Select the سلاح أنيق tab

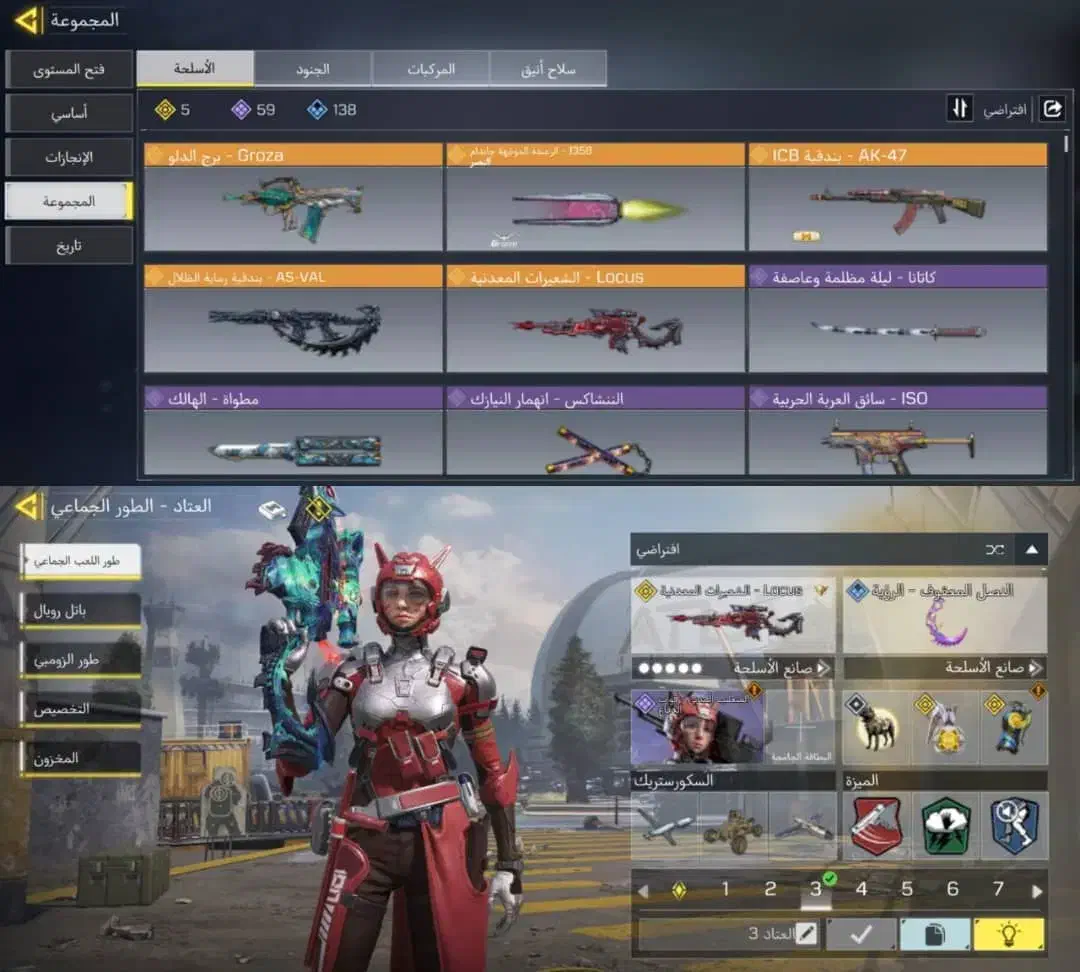tap(548, 69)
